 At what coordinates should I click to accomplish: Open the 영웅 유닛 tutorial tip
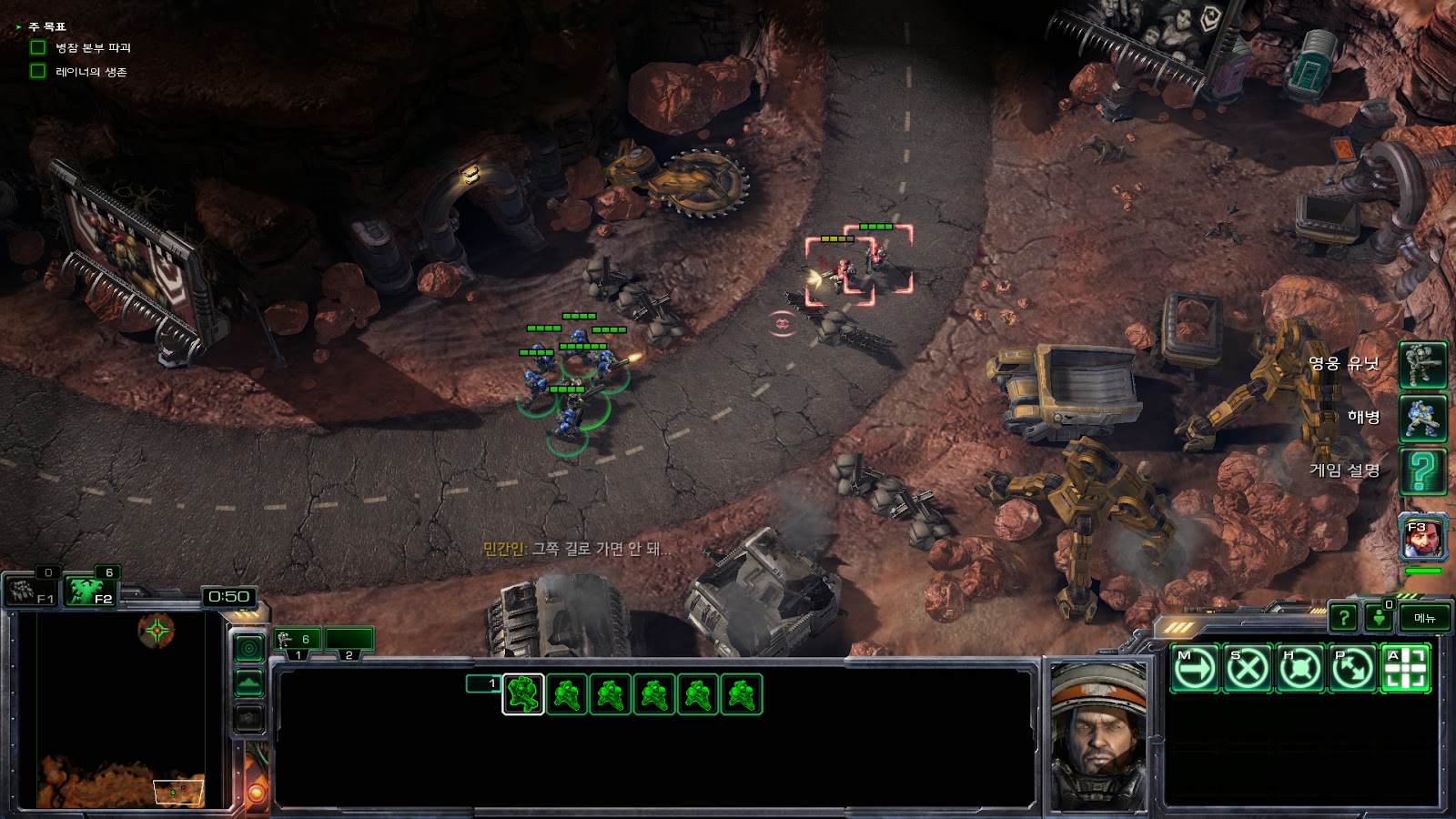pos(1422,364)
